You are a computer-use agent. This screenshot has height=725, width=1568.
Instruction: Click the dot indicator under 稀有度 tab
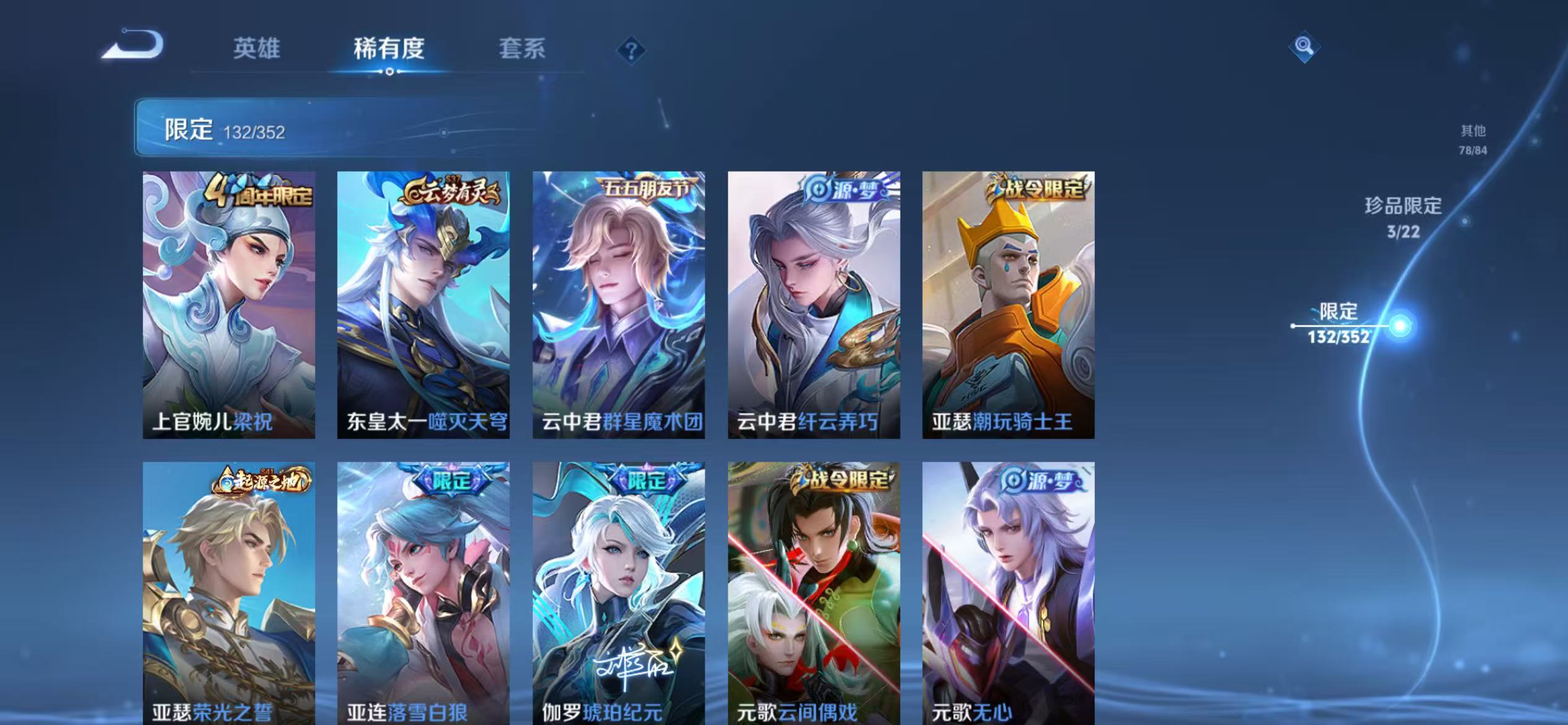(388, 71)
